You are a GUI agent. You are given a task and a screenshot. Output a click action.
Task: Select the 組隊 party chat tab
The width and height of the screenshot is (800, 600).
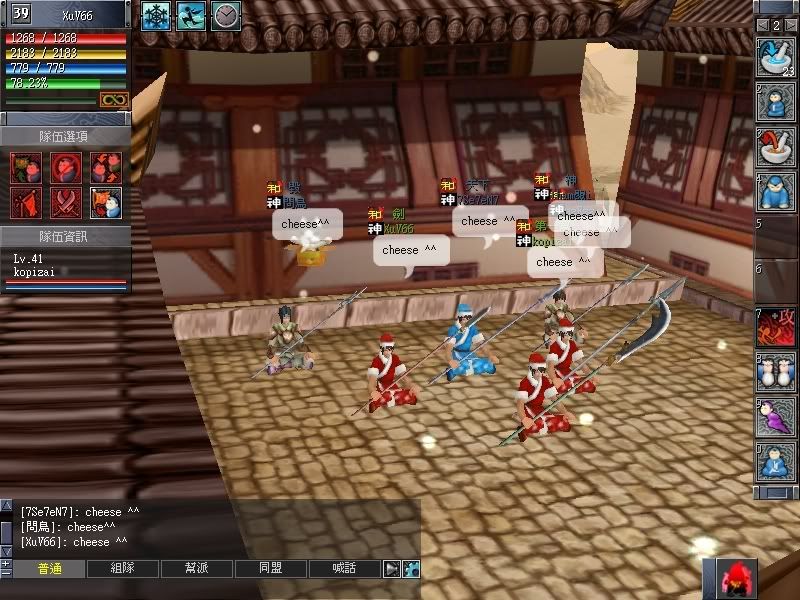coord(123,568)
